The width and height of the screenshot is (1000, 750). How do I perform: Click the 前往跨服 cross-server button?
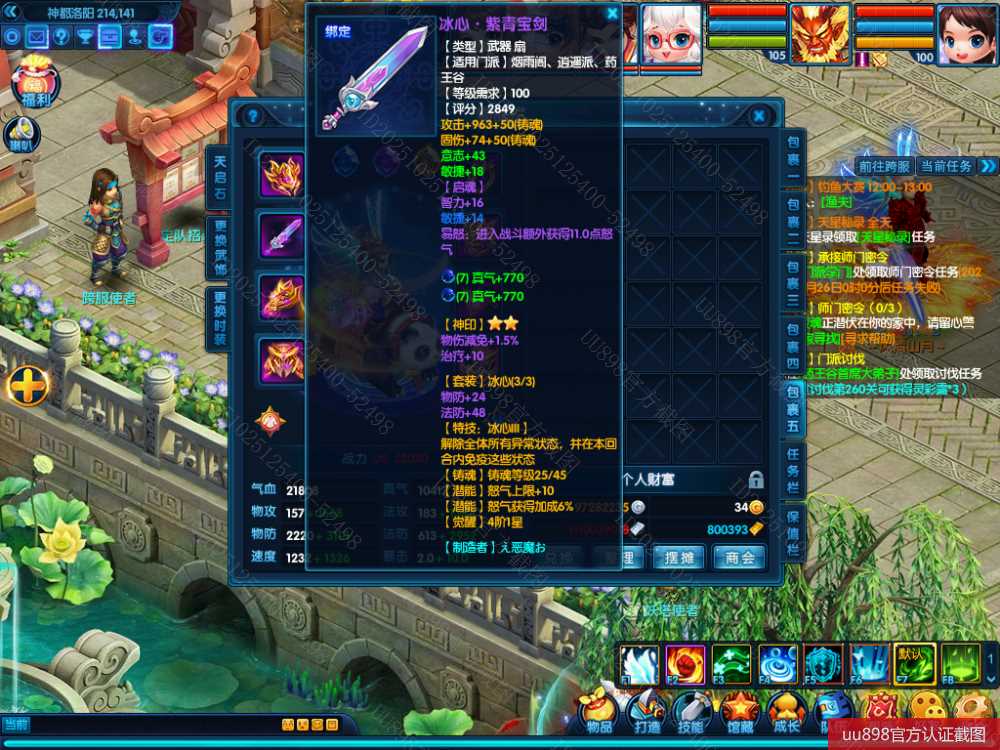pos(884,166)
